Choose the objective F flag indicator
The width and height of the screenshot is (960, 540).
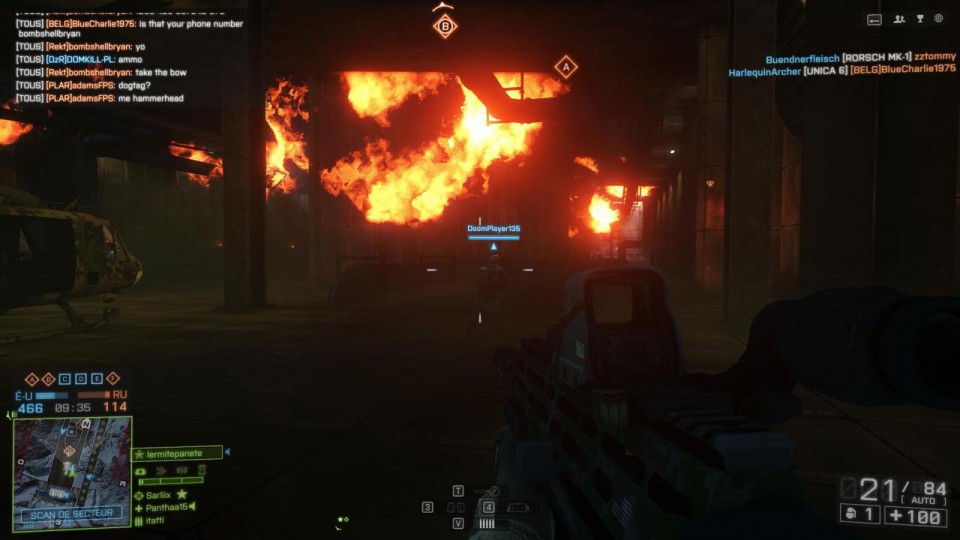click(x=112, y=379)
